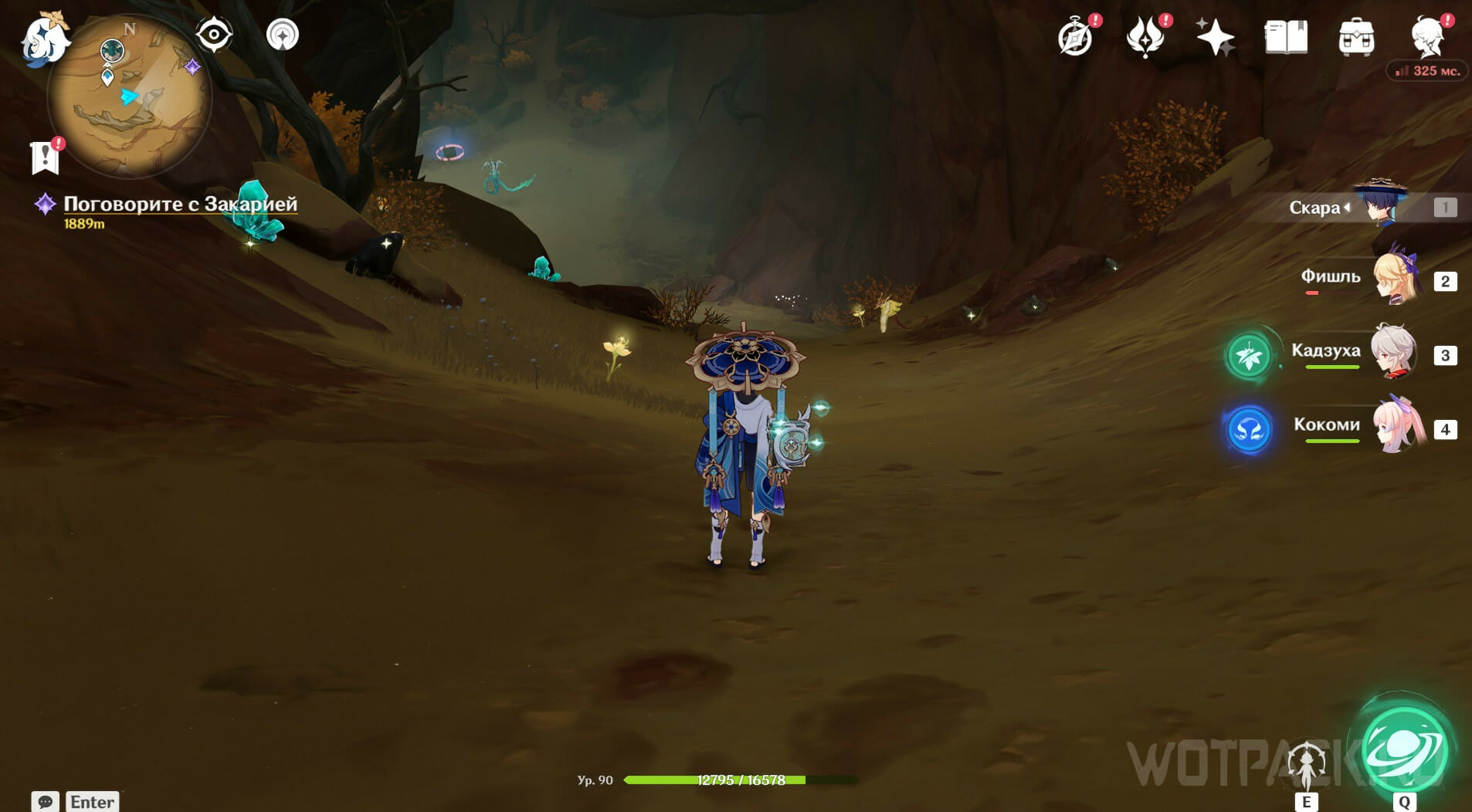1472x812 pixels.
Task: Open the chat speech bubble
Action: coord(45,801)
